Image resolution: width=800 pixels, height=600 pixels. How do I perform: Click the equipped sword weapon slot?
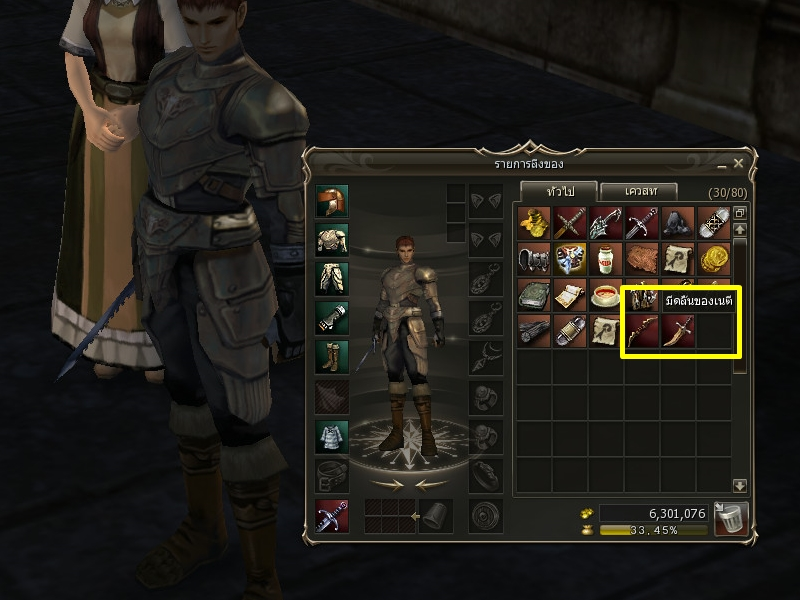(x=333, y=515)
